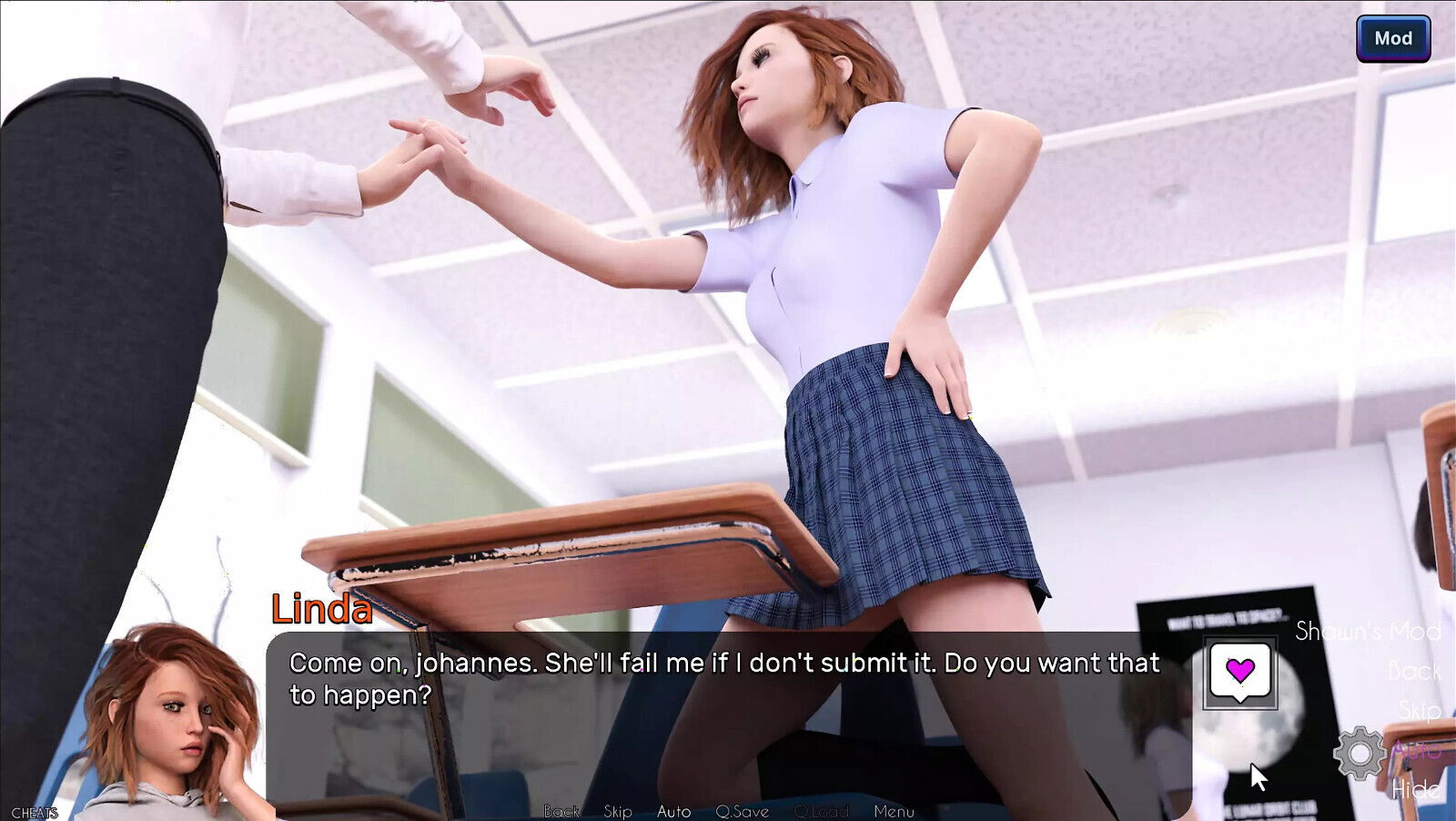
Task: Open the Mod button panel
Action: coord(1392,38)
